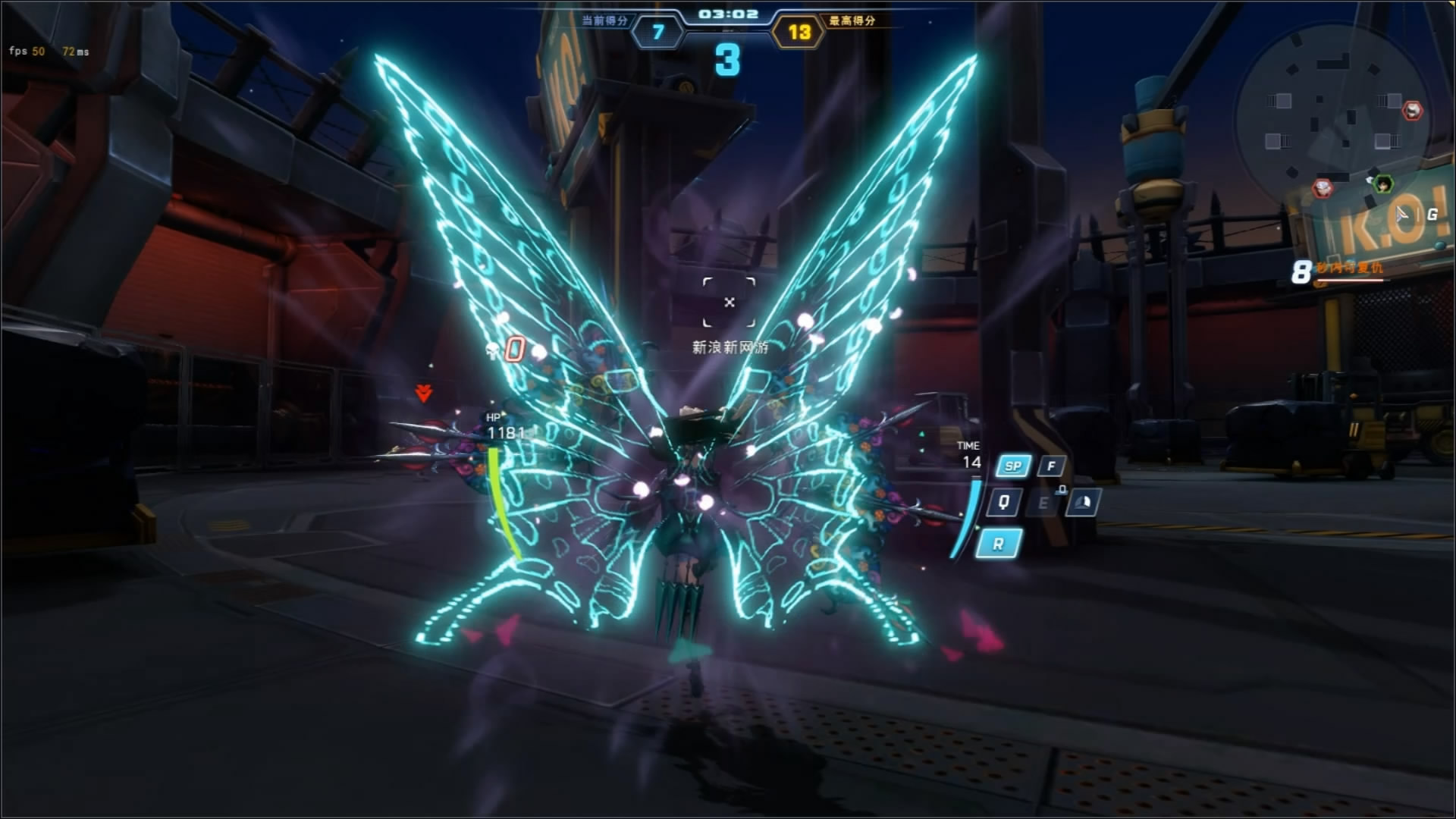Select the green player marker on minimap

tap(1384, 184)
